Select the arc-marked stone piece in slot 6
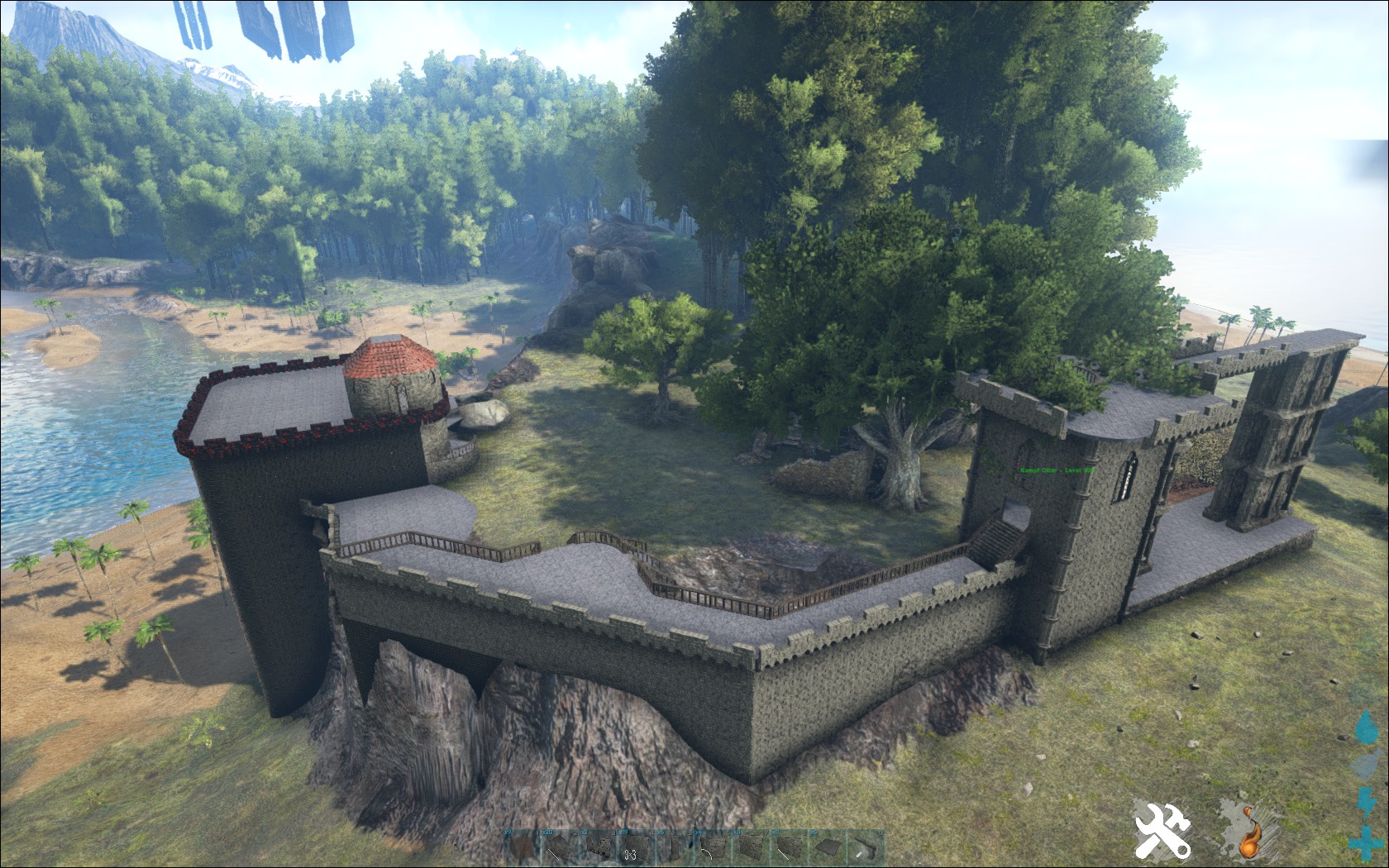The height and width of the screenshot is (868, 1389). coord(713,849)
